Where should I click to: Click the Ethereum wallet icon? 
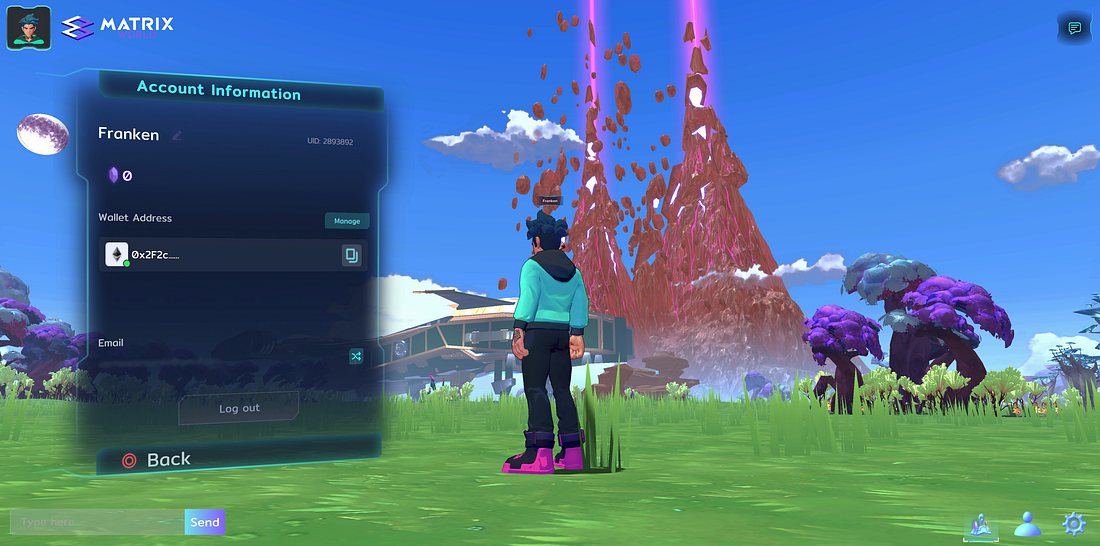[x=117, y=255]
